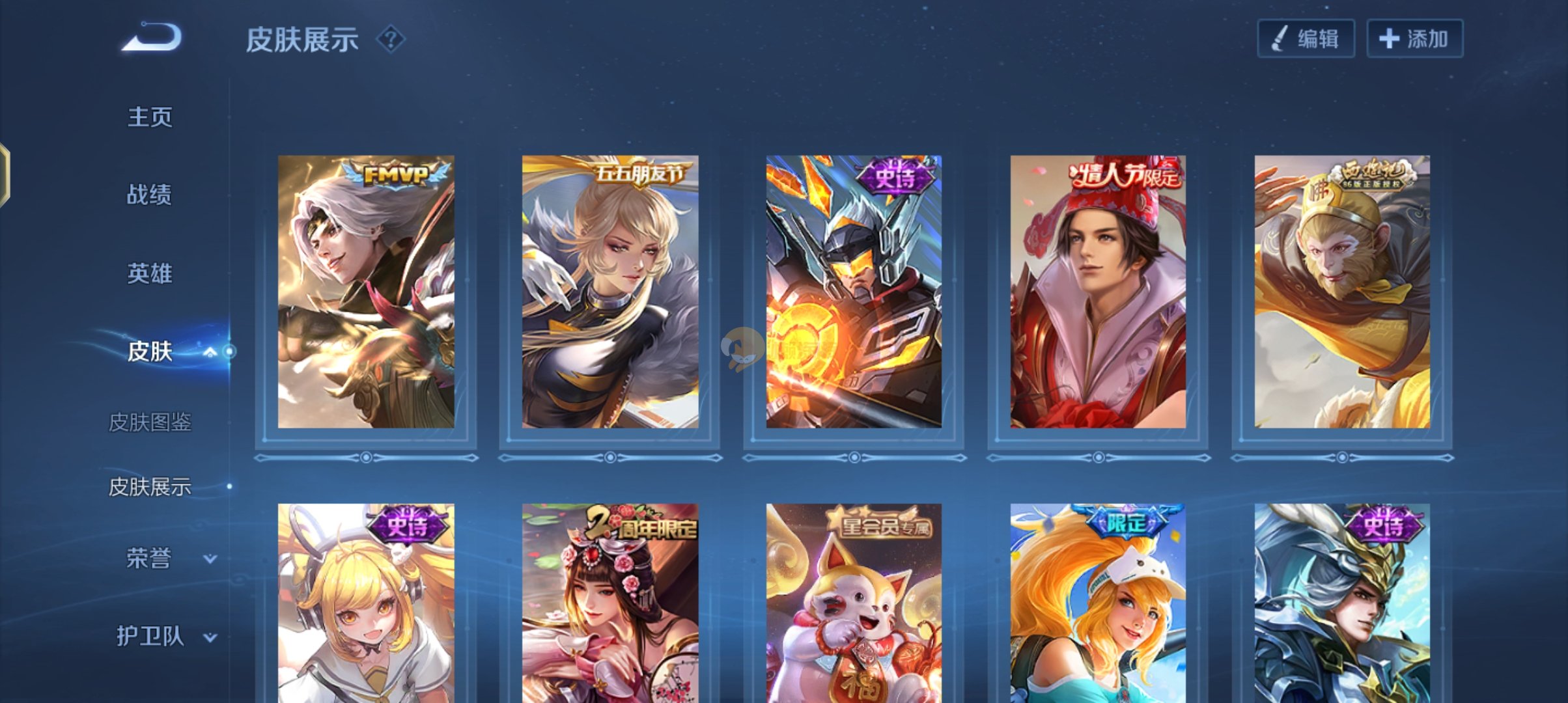Viewport: 1568px width, 703px height.
Task: Open the 情人节限定 skin card
Action: coord(1098,292)
